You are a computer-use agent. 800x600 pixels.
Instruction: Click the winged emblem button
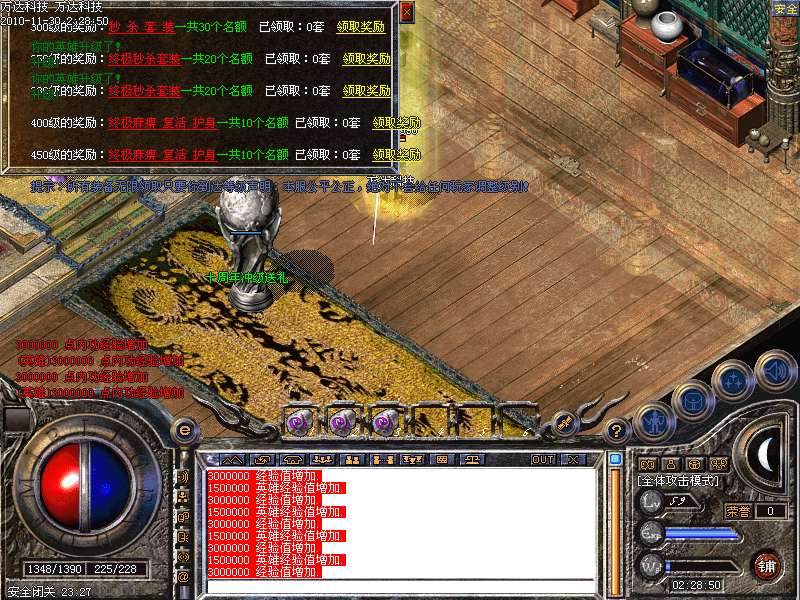[x=565, y=424]
